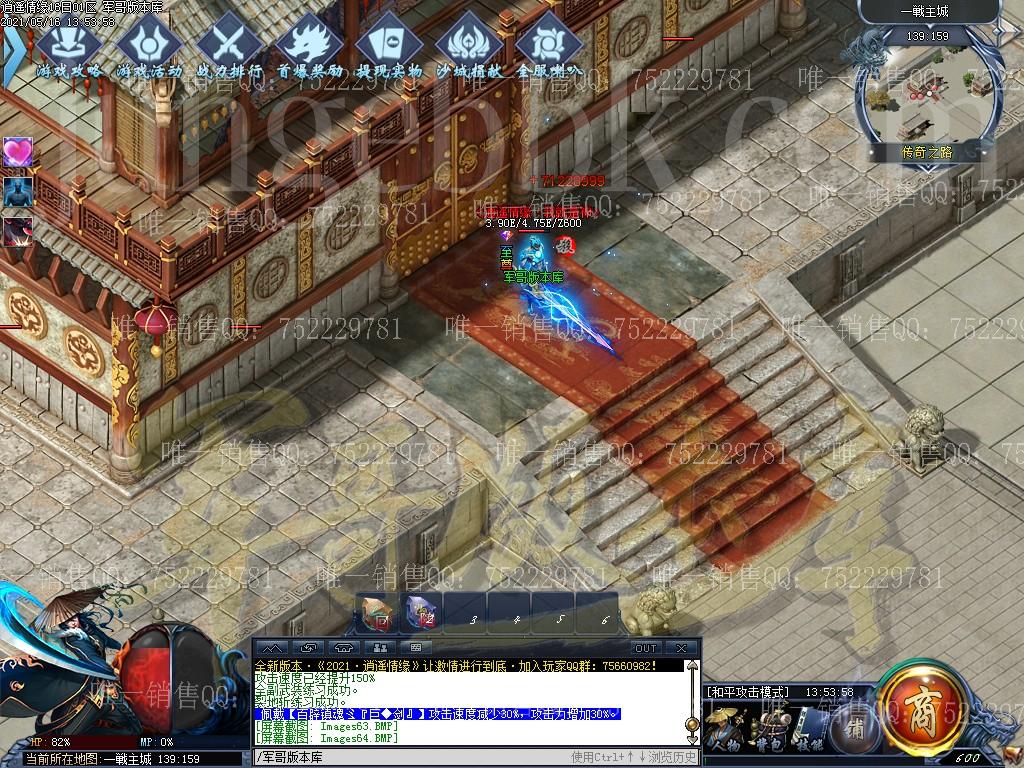Open the 传奇之路 legend road button
The height and width of the screenshot is (768, 1024).
point(927,153)
